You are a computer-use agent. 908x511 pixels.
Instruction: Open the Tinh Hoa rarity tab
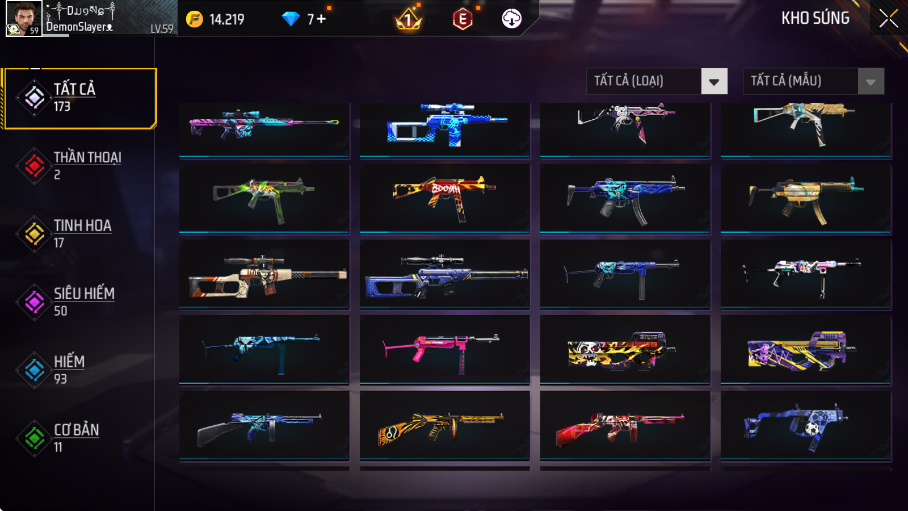tap(80, 233)
